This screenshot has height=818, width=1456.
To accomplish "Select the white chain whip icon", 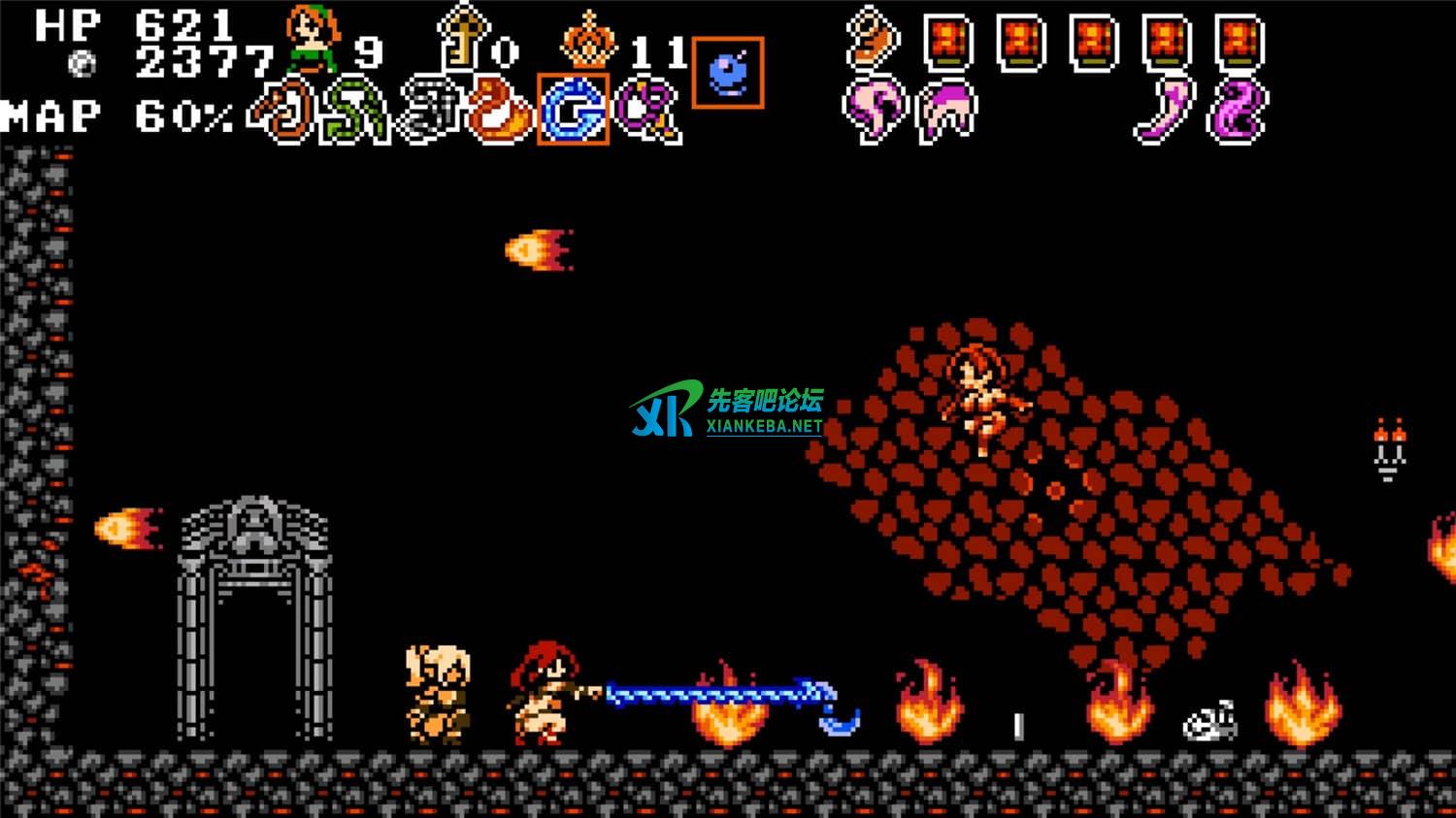I will pyautogui.click(x=429, y=111).
